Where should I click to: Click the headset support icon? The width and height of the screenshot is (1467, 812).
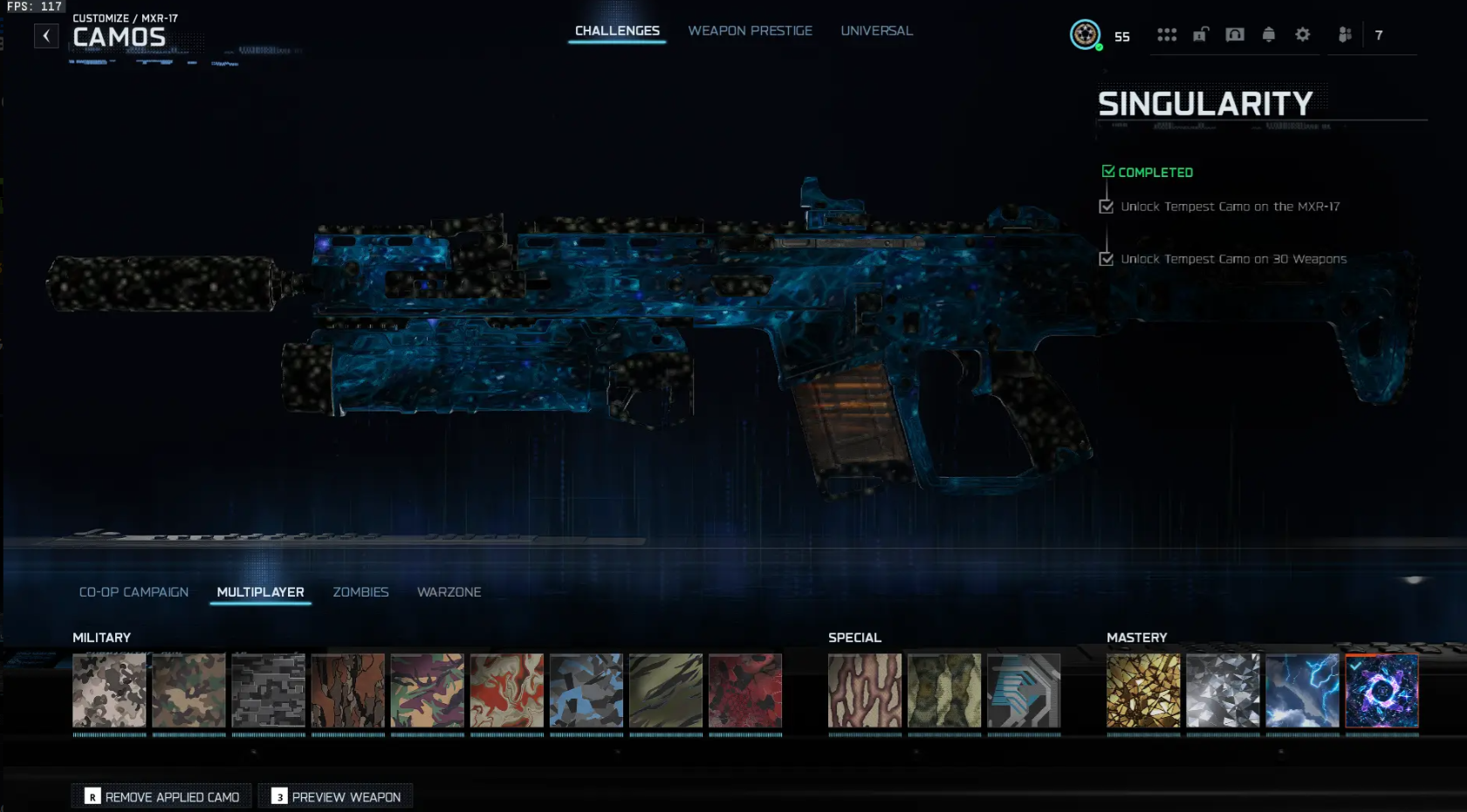pos(1236,35)
